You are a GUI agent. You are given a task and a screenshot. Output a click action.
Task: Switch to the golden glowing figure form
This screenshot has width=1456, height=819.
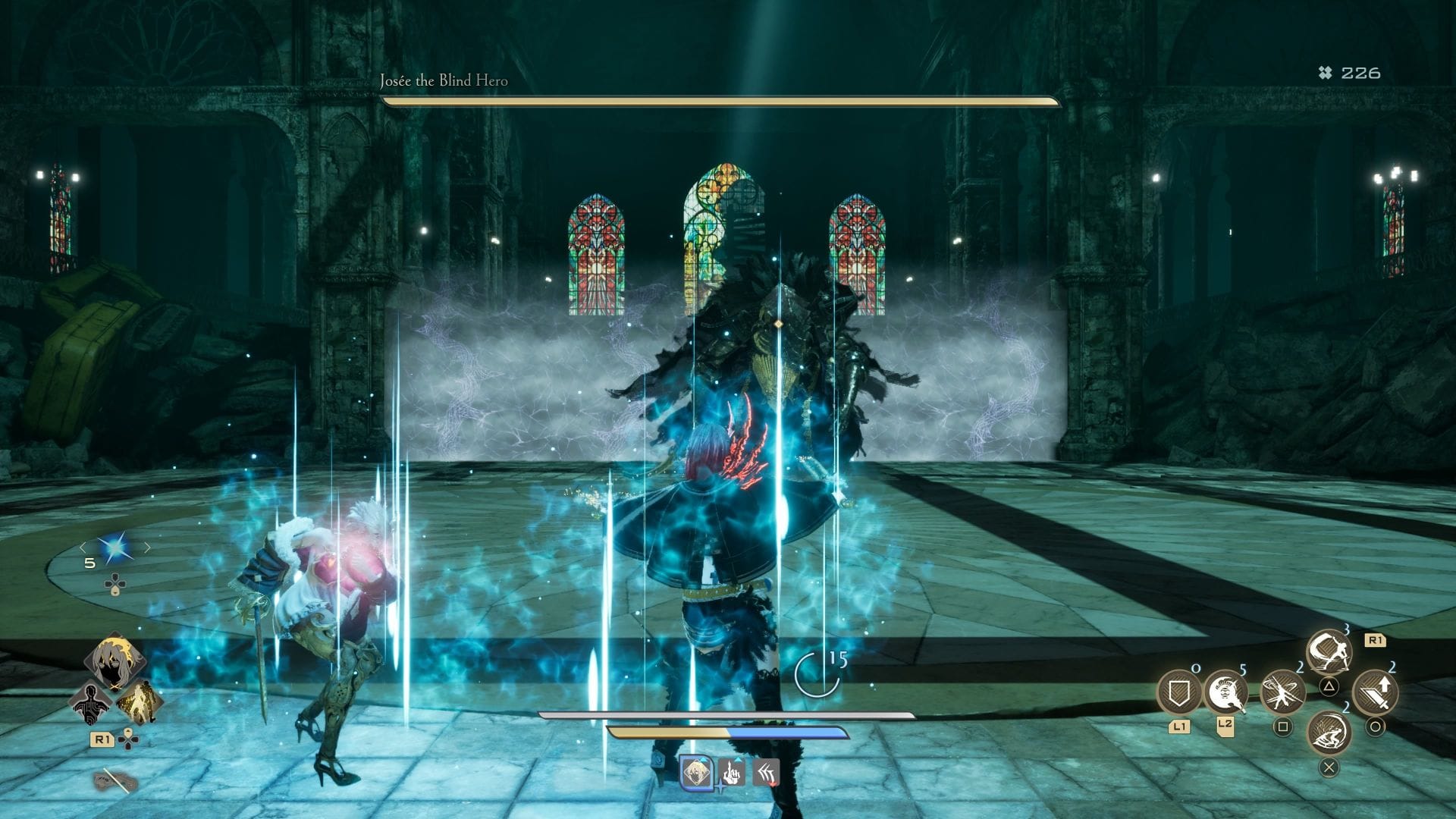pyautogui.click(x=140, y=703)
